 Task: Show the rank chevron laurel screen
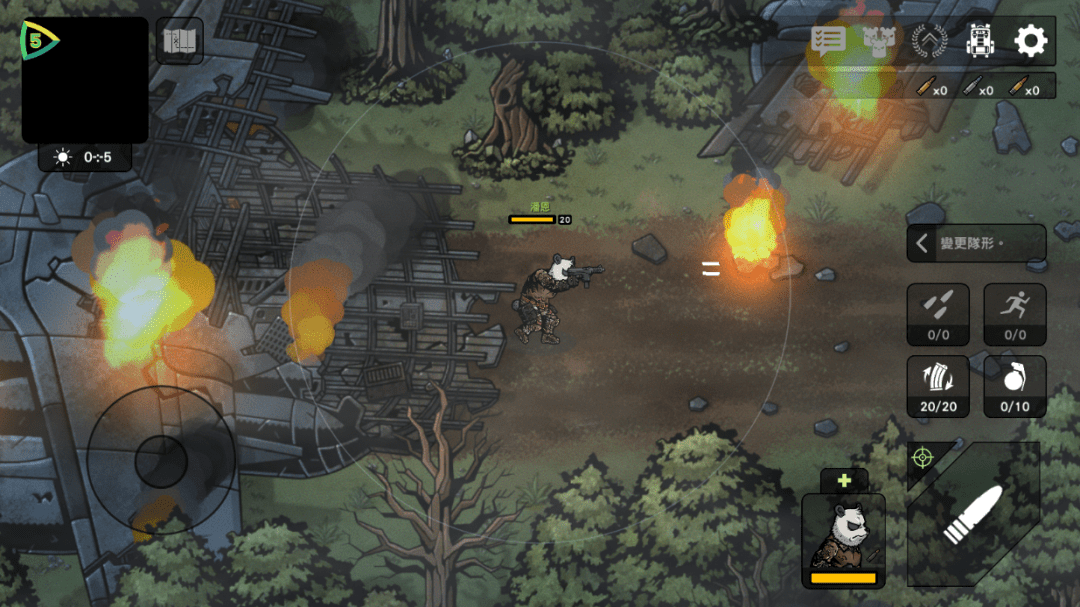tap(929, 41)
